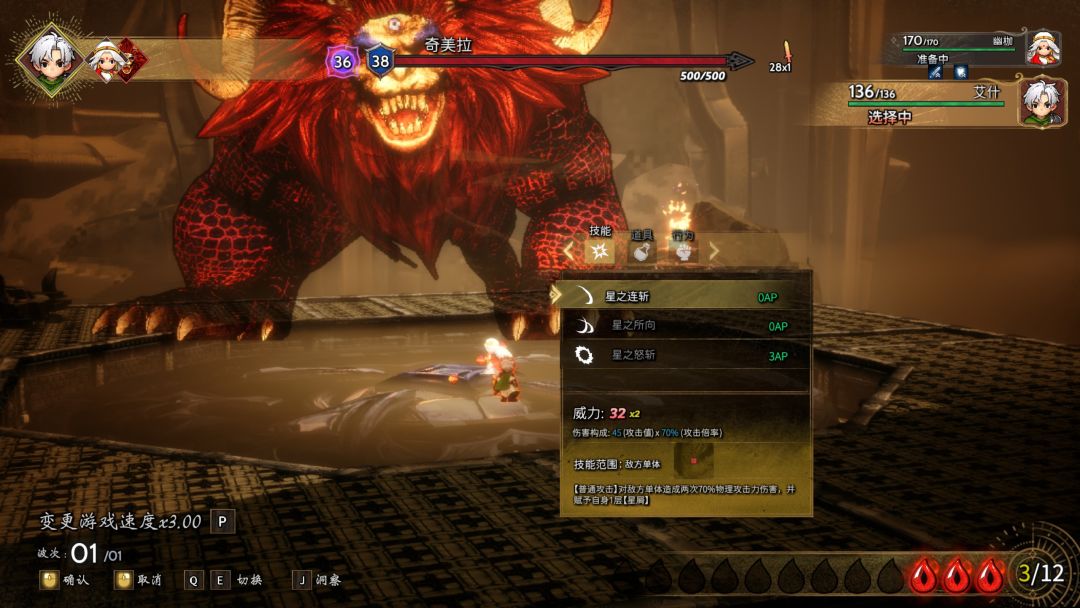Image resolution: width=1080 pixels, height=608 pixels.
Task: Click the left arrow beside command tabs
Action: 569,252
